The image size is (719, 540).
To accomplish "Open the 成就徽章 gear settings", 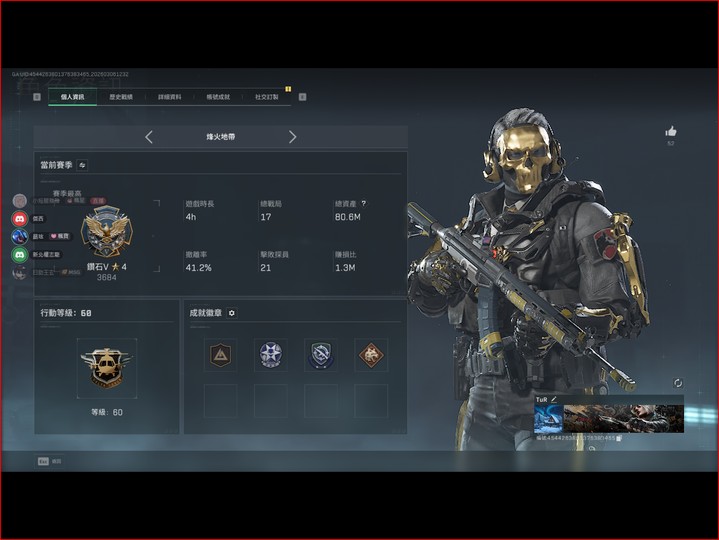I will click(232, 313).
